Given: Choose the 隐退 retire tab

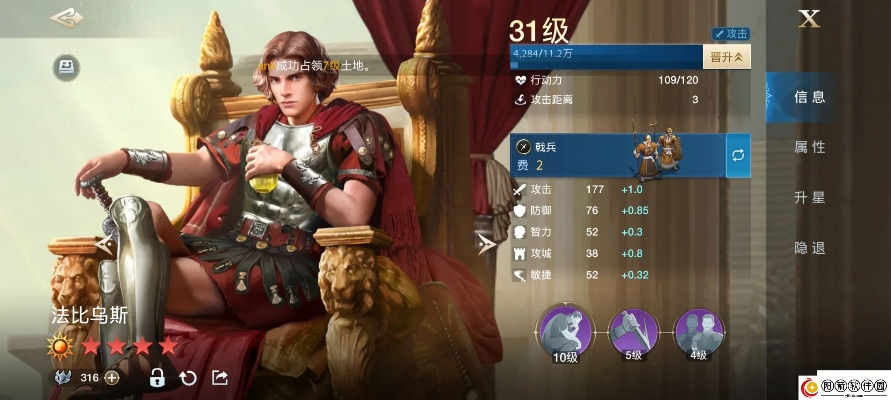Looking at the screenshot, I should (809, 248).
